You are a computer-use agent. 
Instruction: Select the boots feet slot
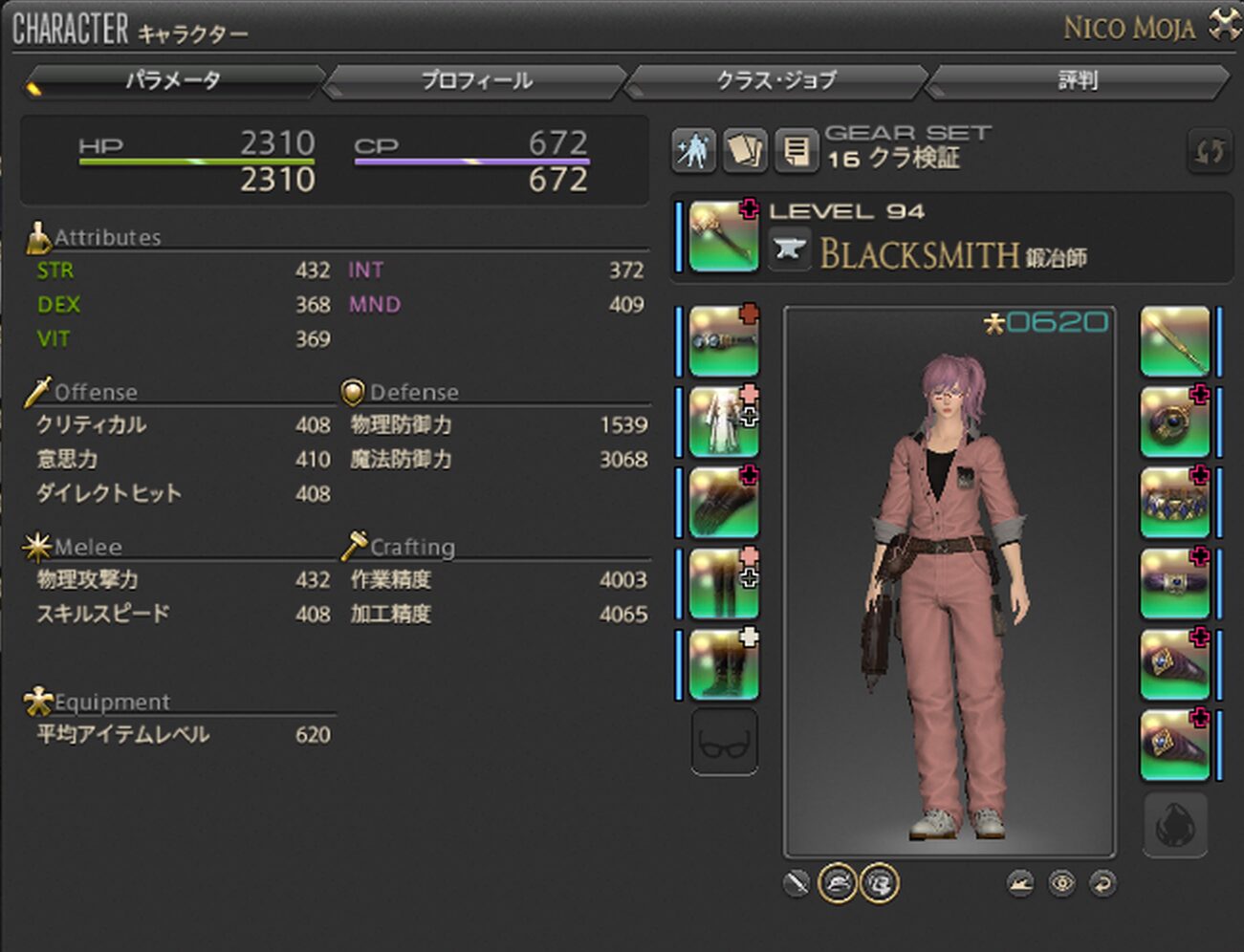[723, 664]
